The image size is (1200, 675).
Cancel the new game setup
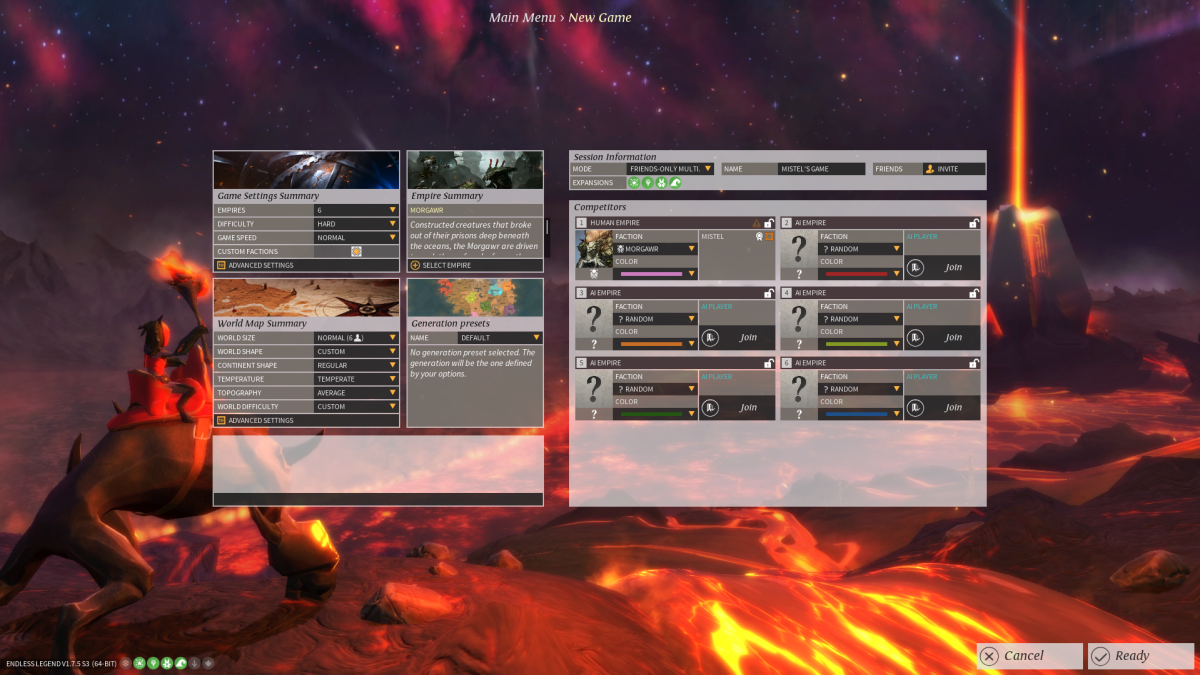[1029, 656]
